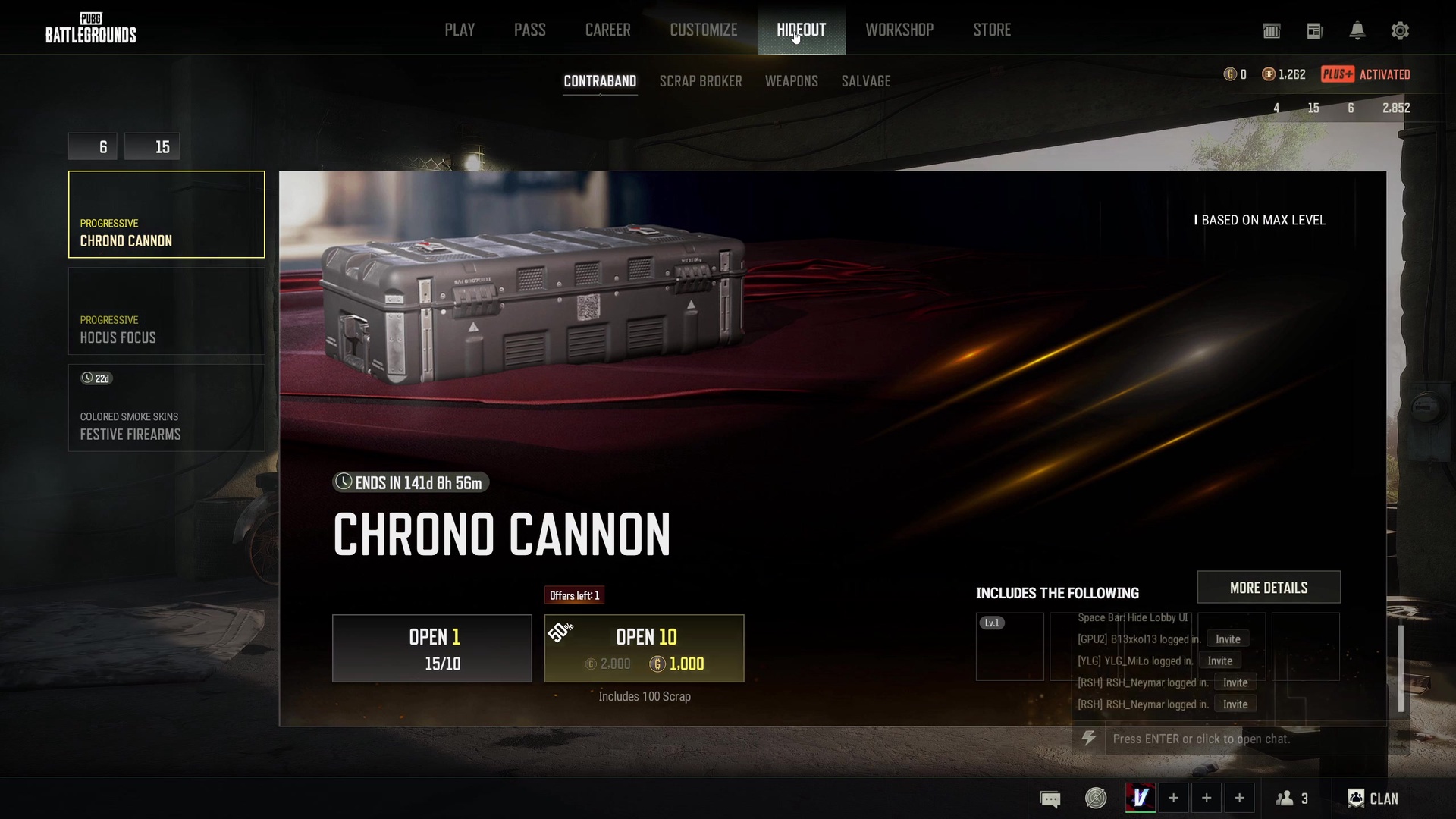Click the OPEN 1 crate button
The width and height of the screenshot is (1456, 819).
(x=431, y=648)
